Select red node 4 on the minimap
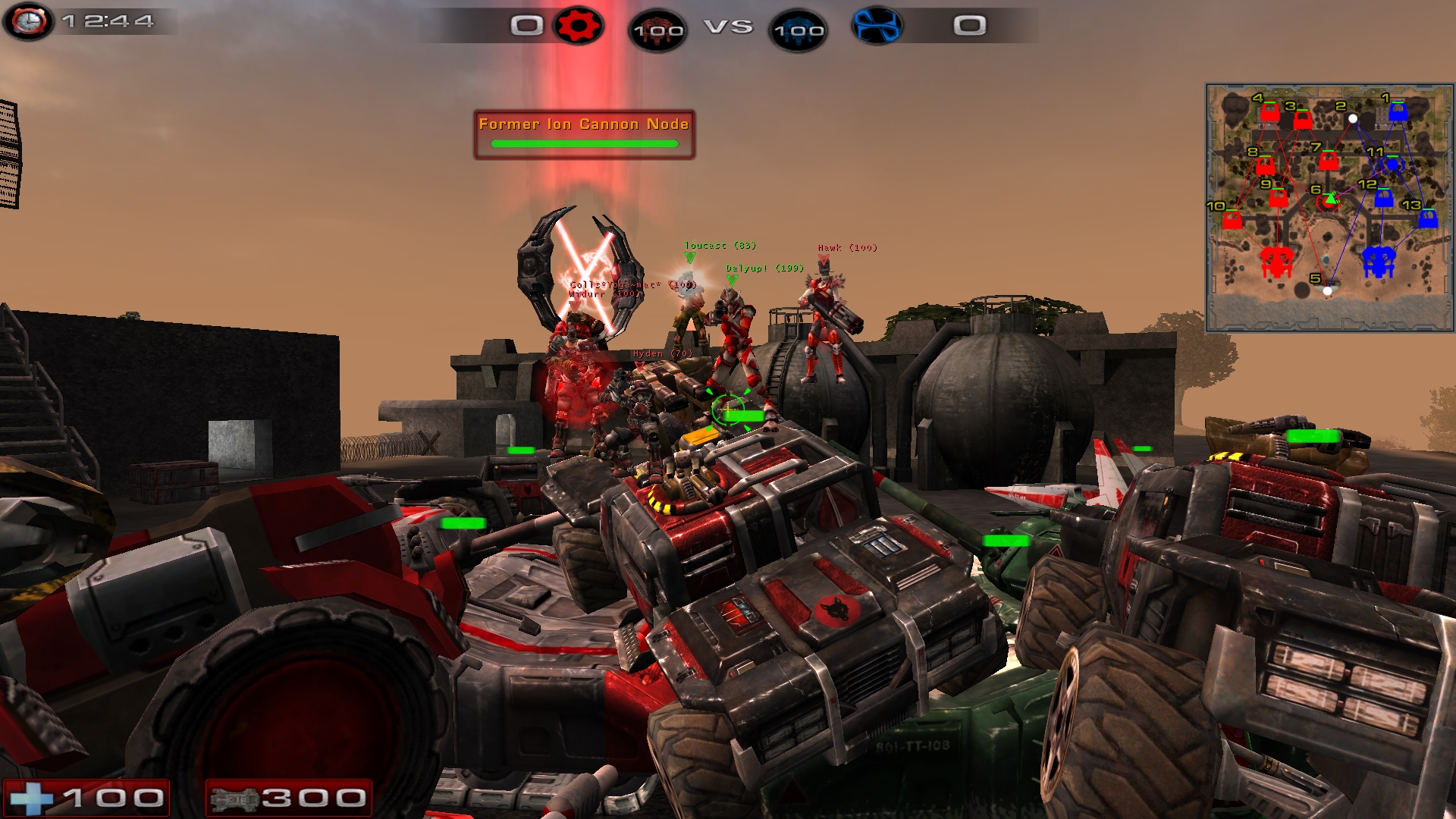1456x819 pixels. pos(1269,113)
